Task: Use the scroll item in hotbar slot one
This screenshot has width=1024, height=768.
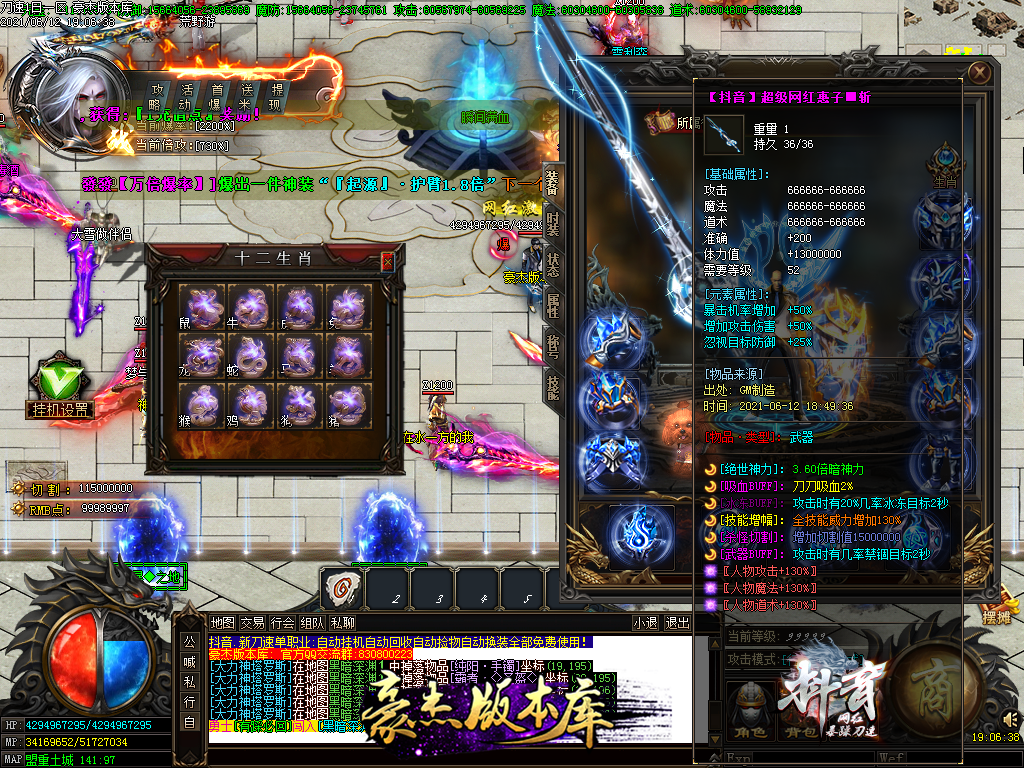Action: [x=342, y=588]
